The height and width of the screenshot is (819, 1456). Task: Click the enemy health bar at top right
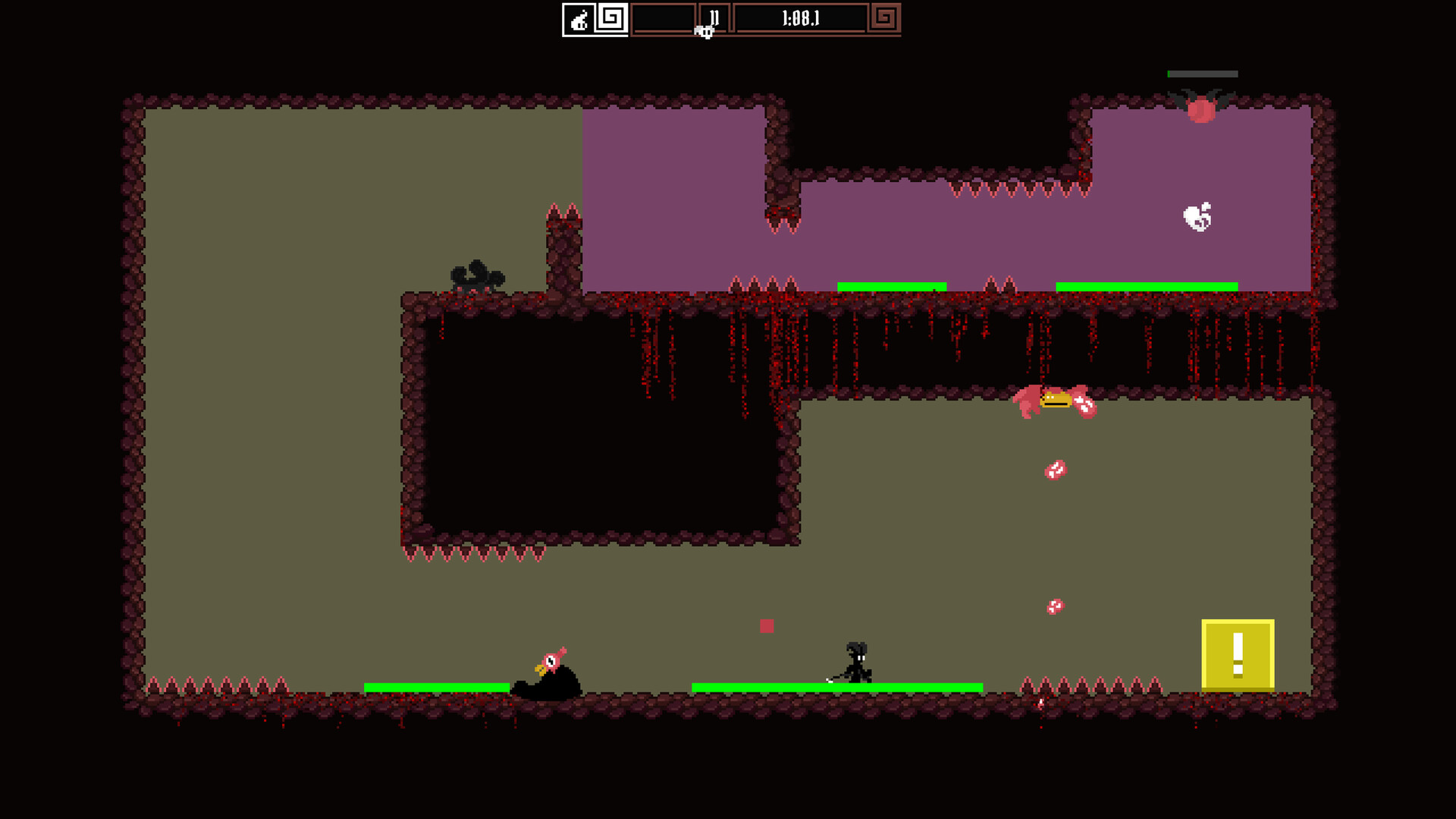(x=1202, y=74)
